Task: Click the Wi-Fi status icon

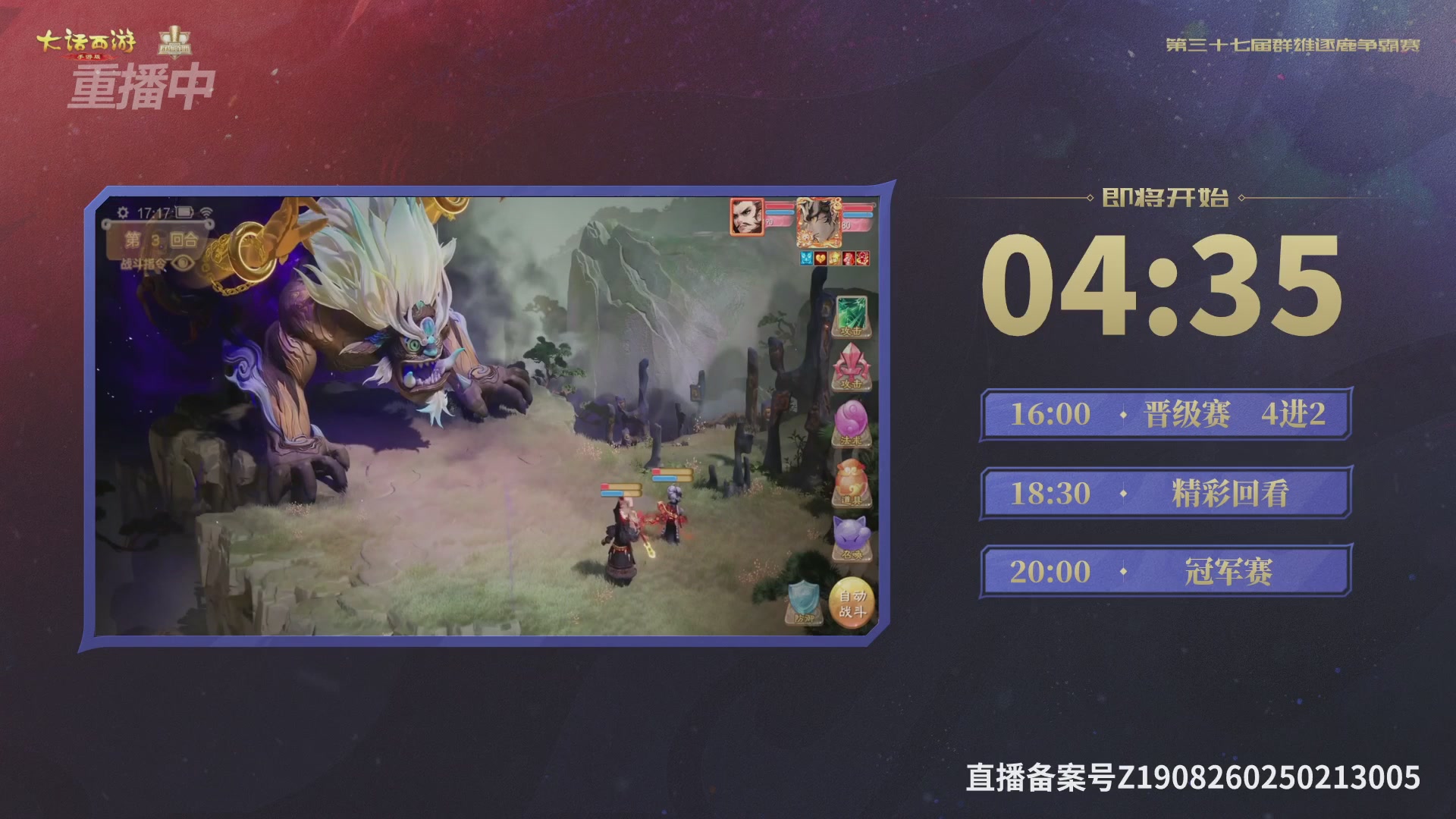Action: [x=207, y=212]
